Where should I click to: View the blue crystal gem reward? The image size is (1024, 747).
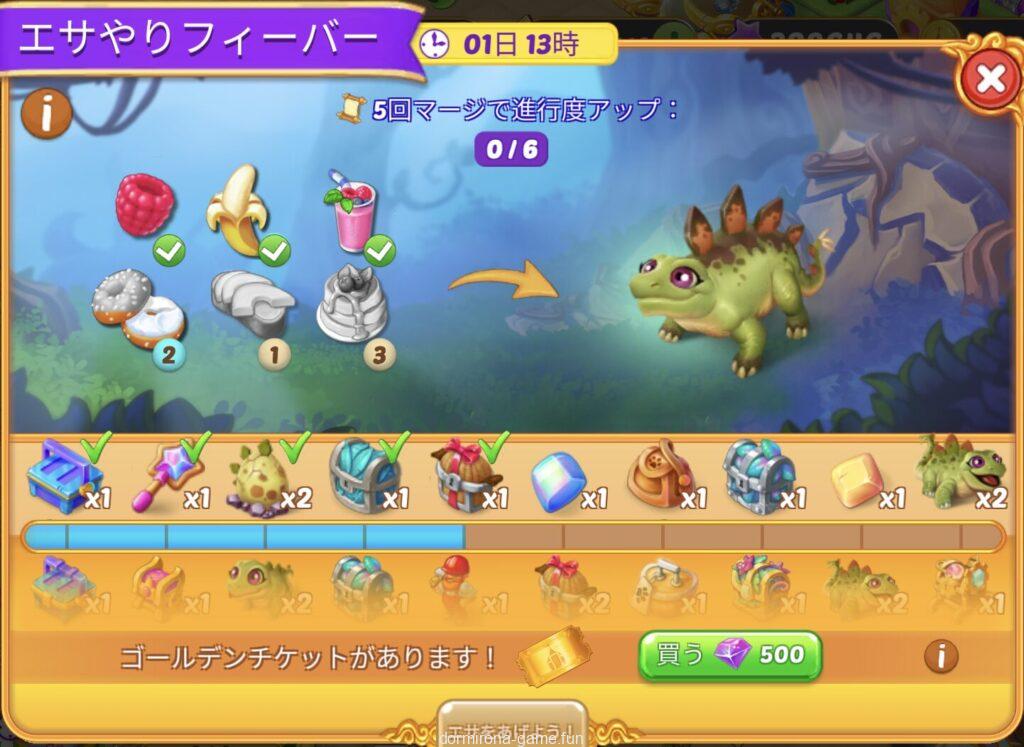tap(556, 481)
